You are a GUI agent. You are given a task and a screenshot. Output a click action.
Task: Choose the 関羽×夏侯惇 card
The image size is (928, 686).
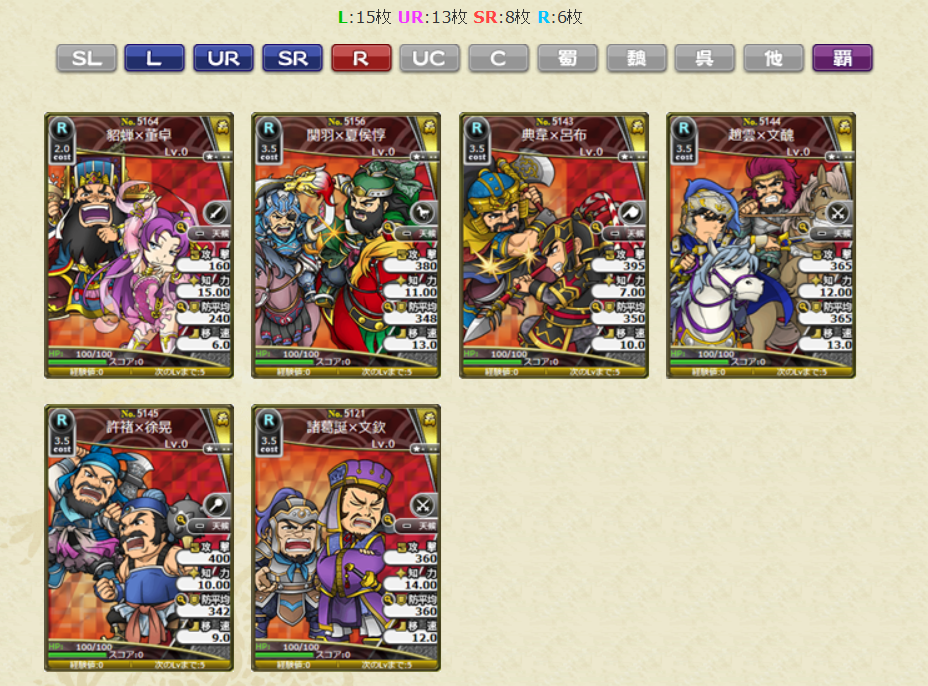(x=346, y=245)
